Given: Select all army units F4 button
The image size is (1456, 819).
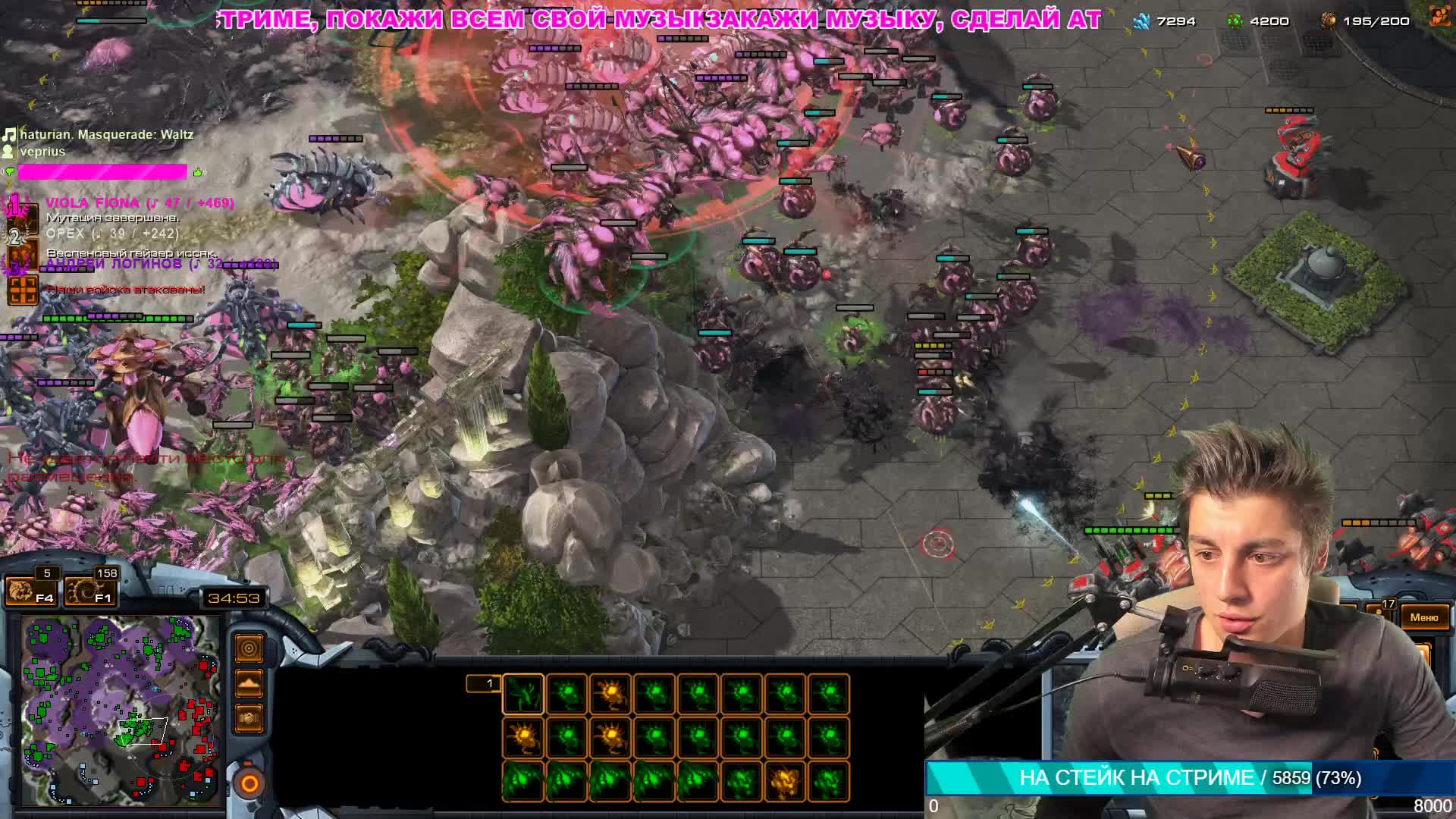Looking at the screenshot, I should click(31, 591).
